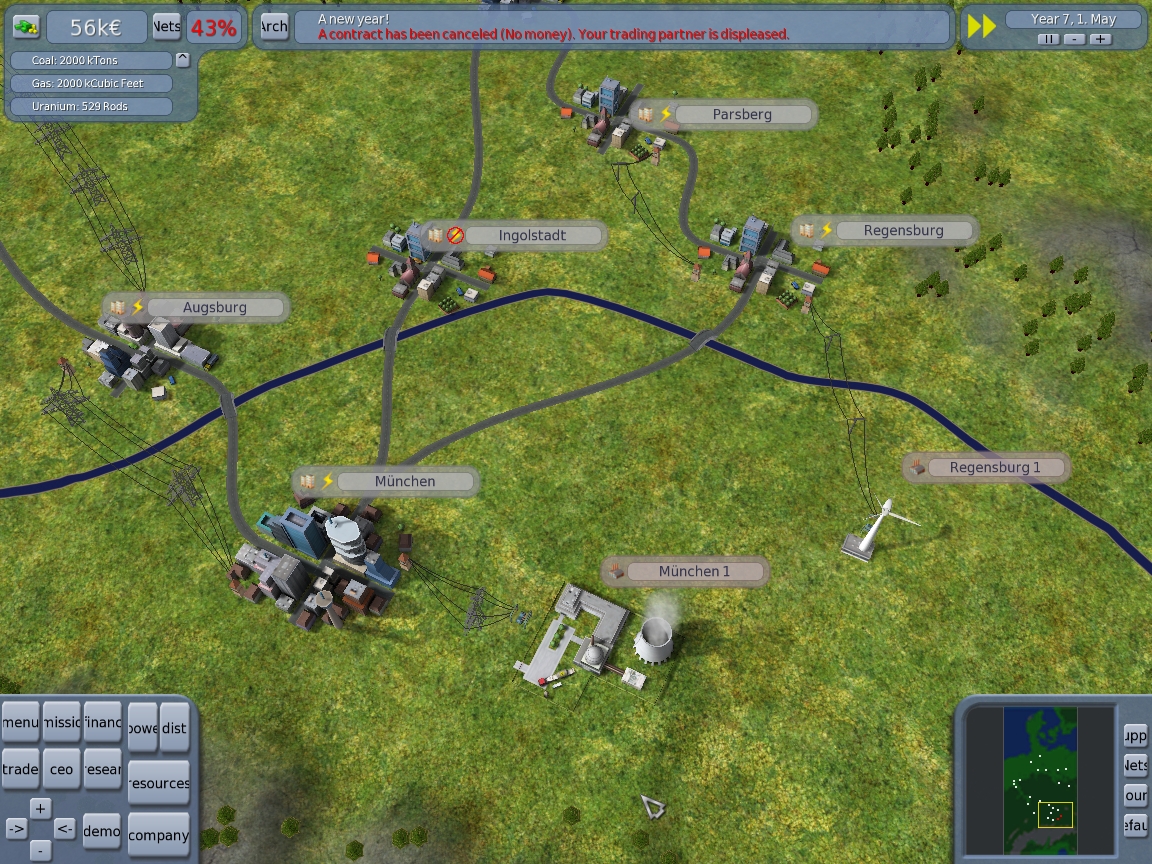This screenshot has height=864, width=1152.
Task: Open the dist panel button
Action: point(174,729)
